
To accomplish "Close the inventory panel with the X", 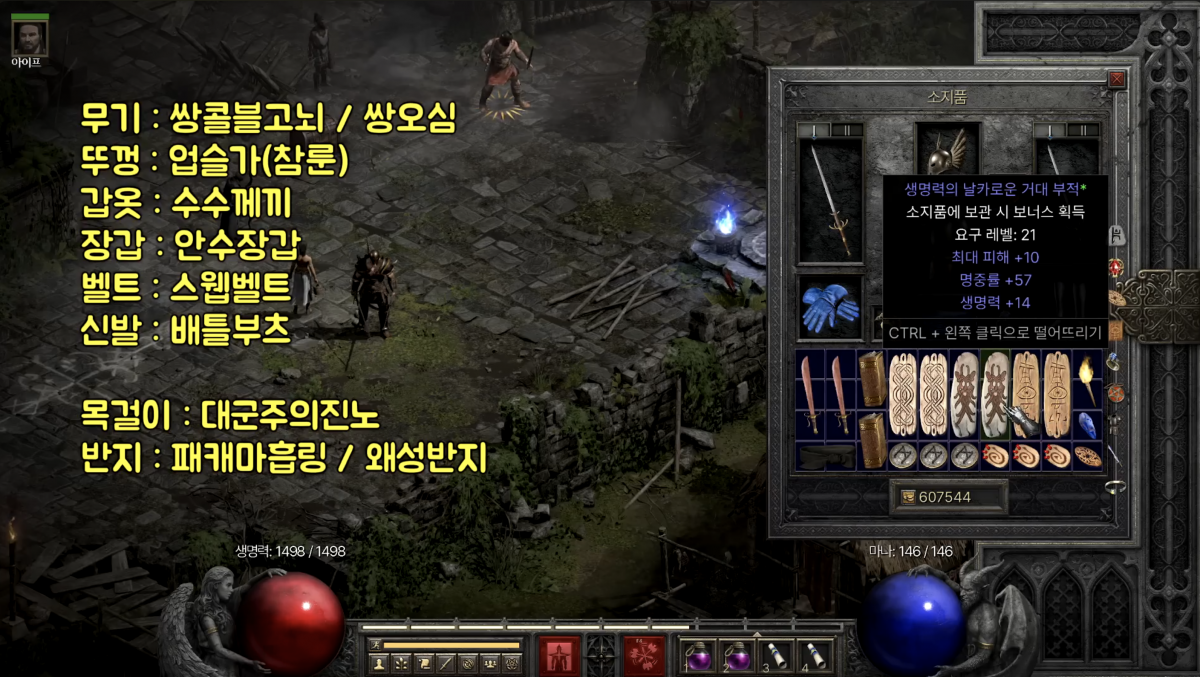I will [x=1117, y=79].
